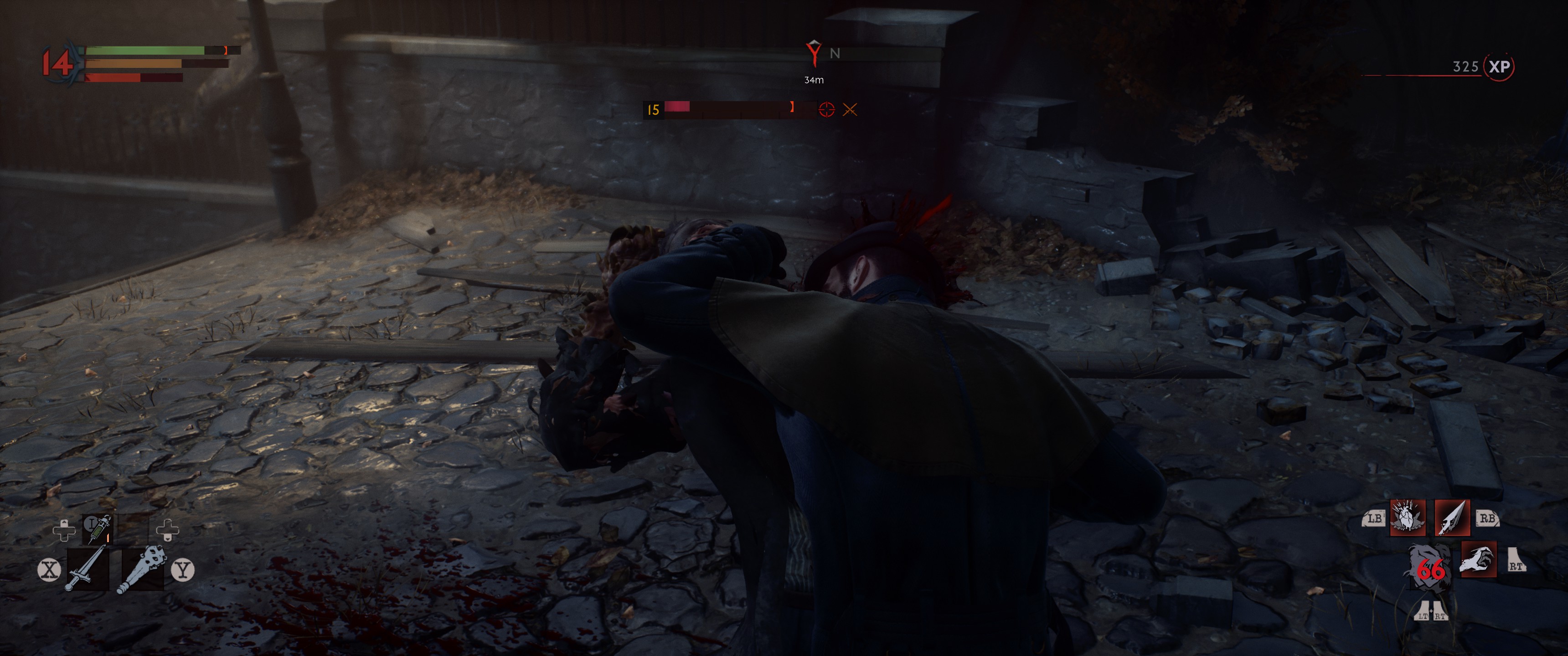1568x656 pixels.
Task: Click the red objective marker on compass
Action: 813,54
